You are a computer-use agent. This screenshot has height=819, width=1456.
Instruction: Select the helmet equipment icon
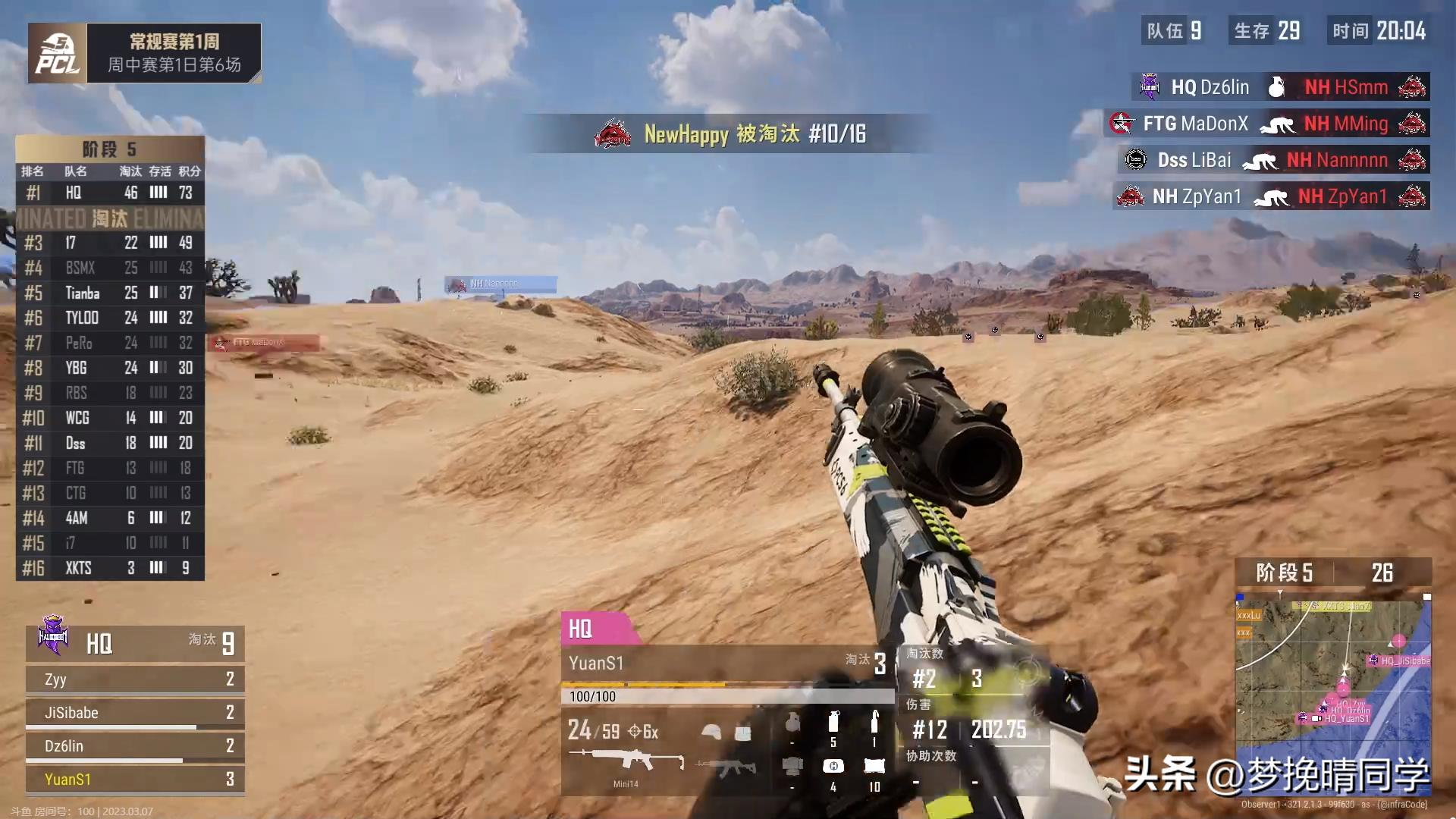click(x=711, y=732)
